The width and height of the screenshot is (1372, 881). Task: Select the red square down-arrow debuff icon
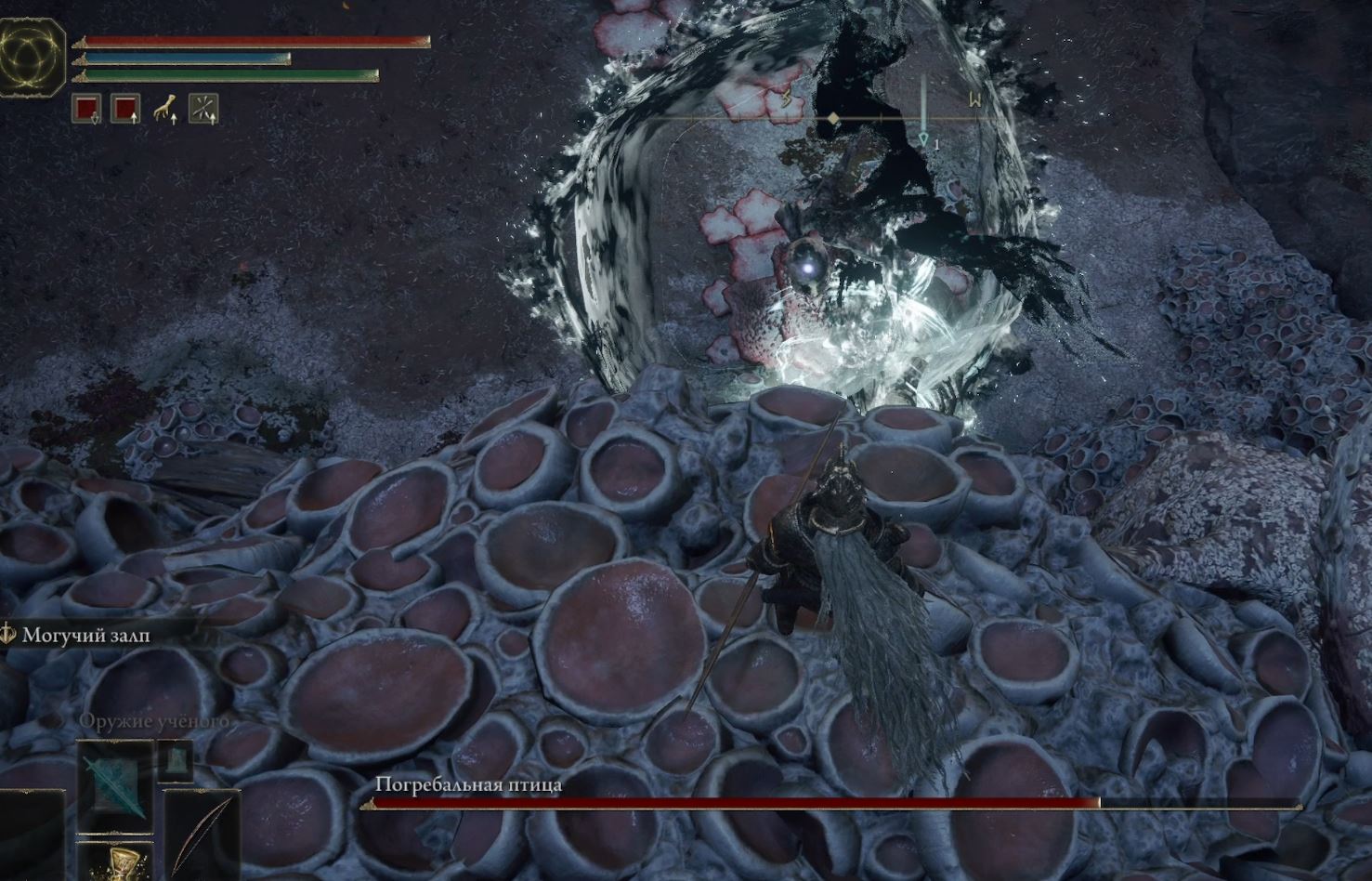point(86,109)
